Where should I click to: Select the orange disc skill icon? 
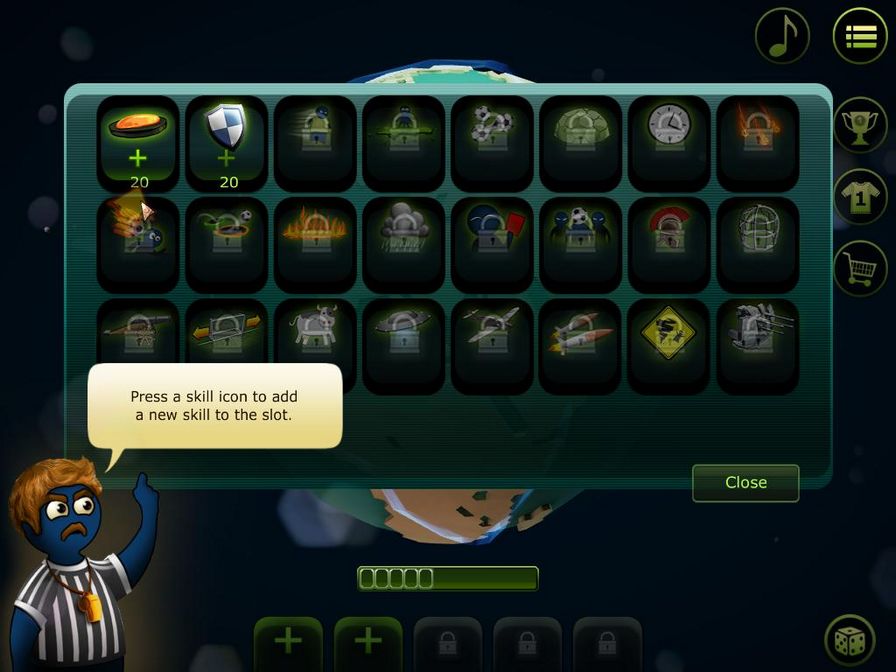click(138, 142)
